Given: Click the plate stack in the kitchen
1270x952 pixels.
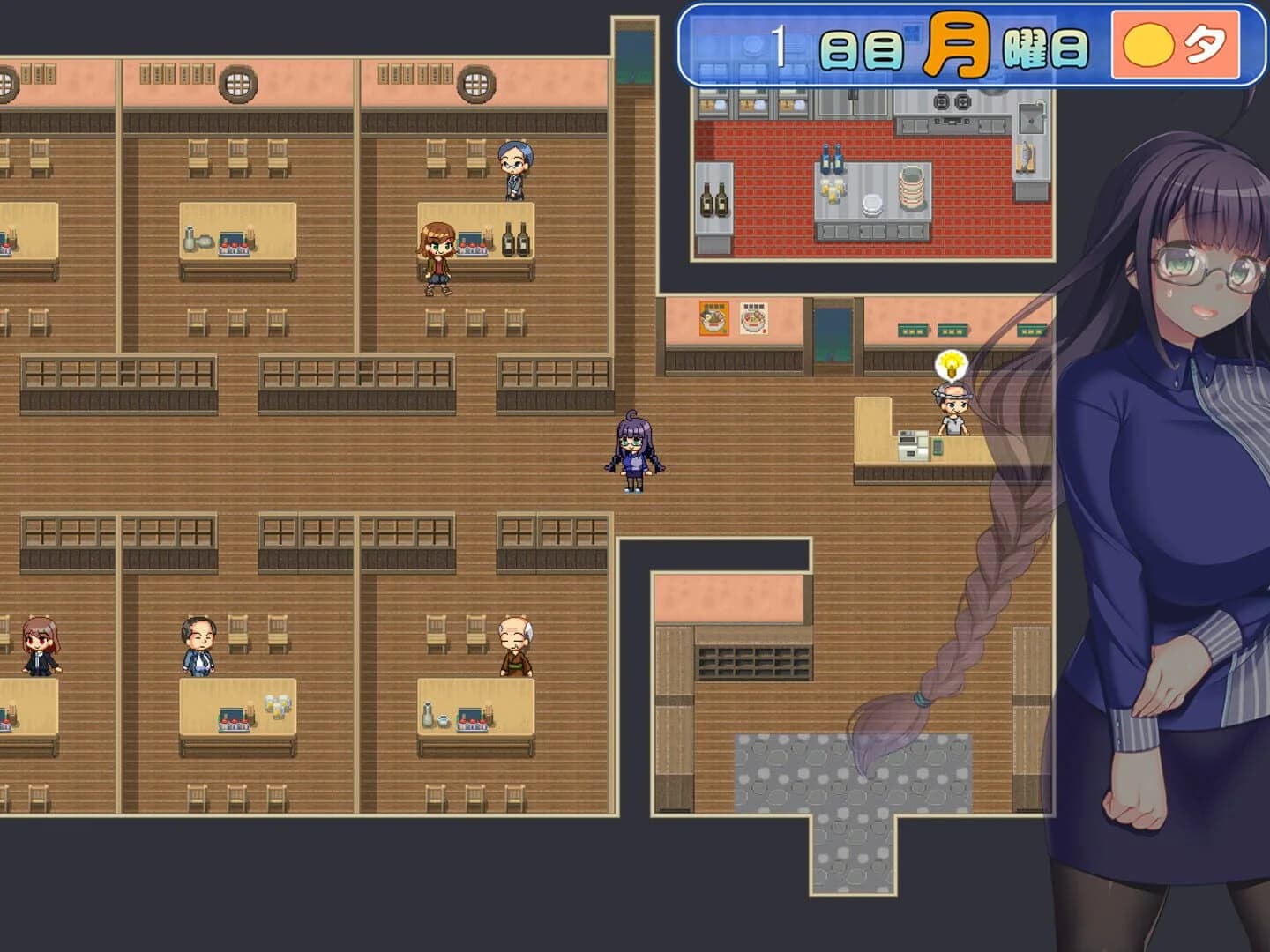Looking at the screenshot, I should (x=913, y=187).
